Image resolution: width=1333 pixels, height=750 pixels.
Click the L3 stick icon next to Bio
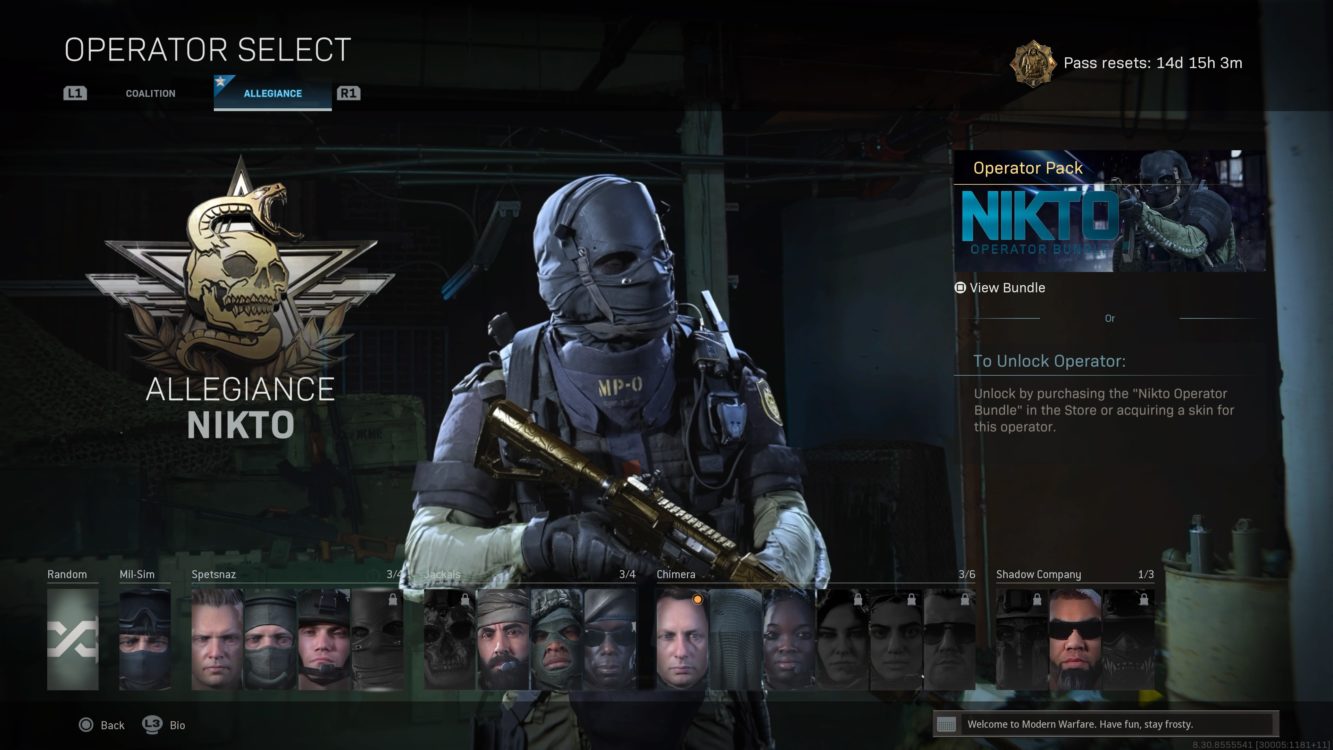tap(151, 725)
